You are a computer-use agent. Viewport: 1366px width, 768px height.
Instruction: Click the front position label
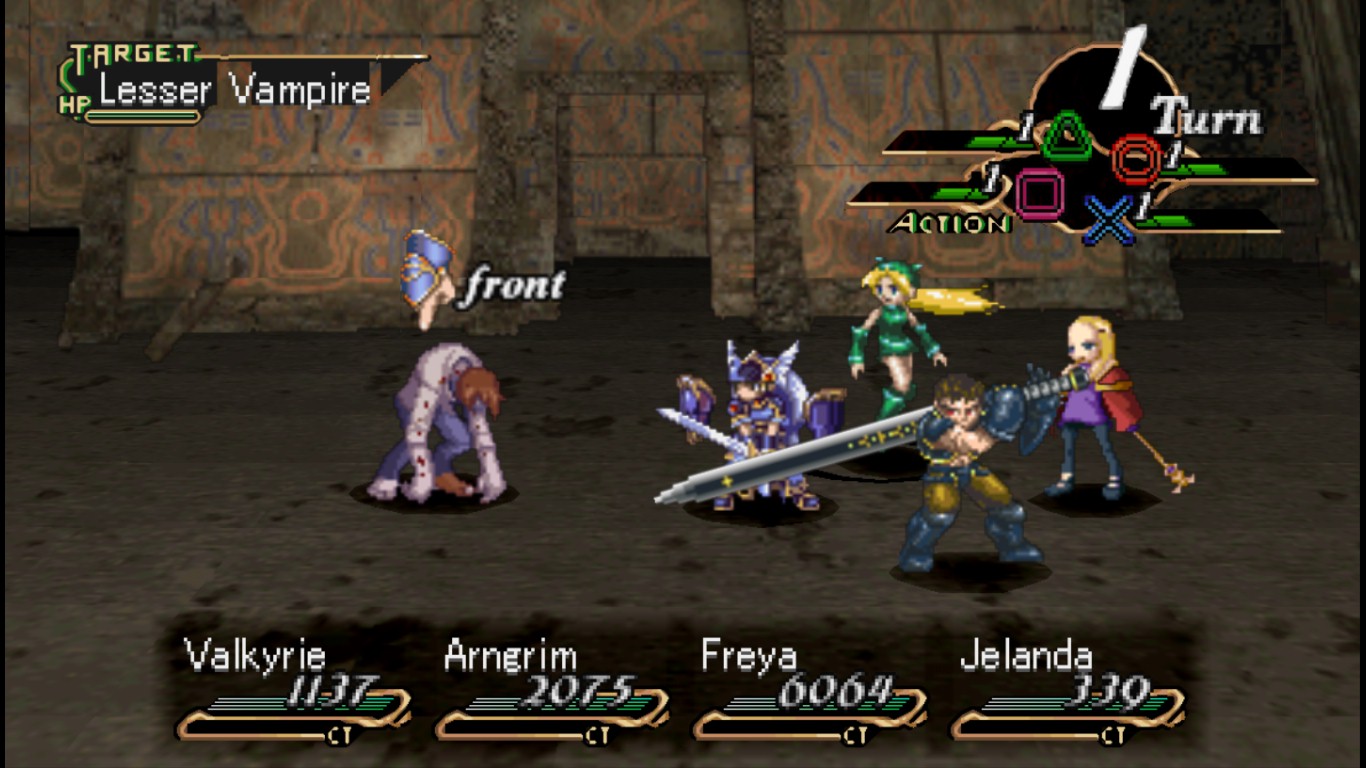pos(510,286)
